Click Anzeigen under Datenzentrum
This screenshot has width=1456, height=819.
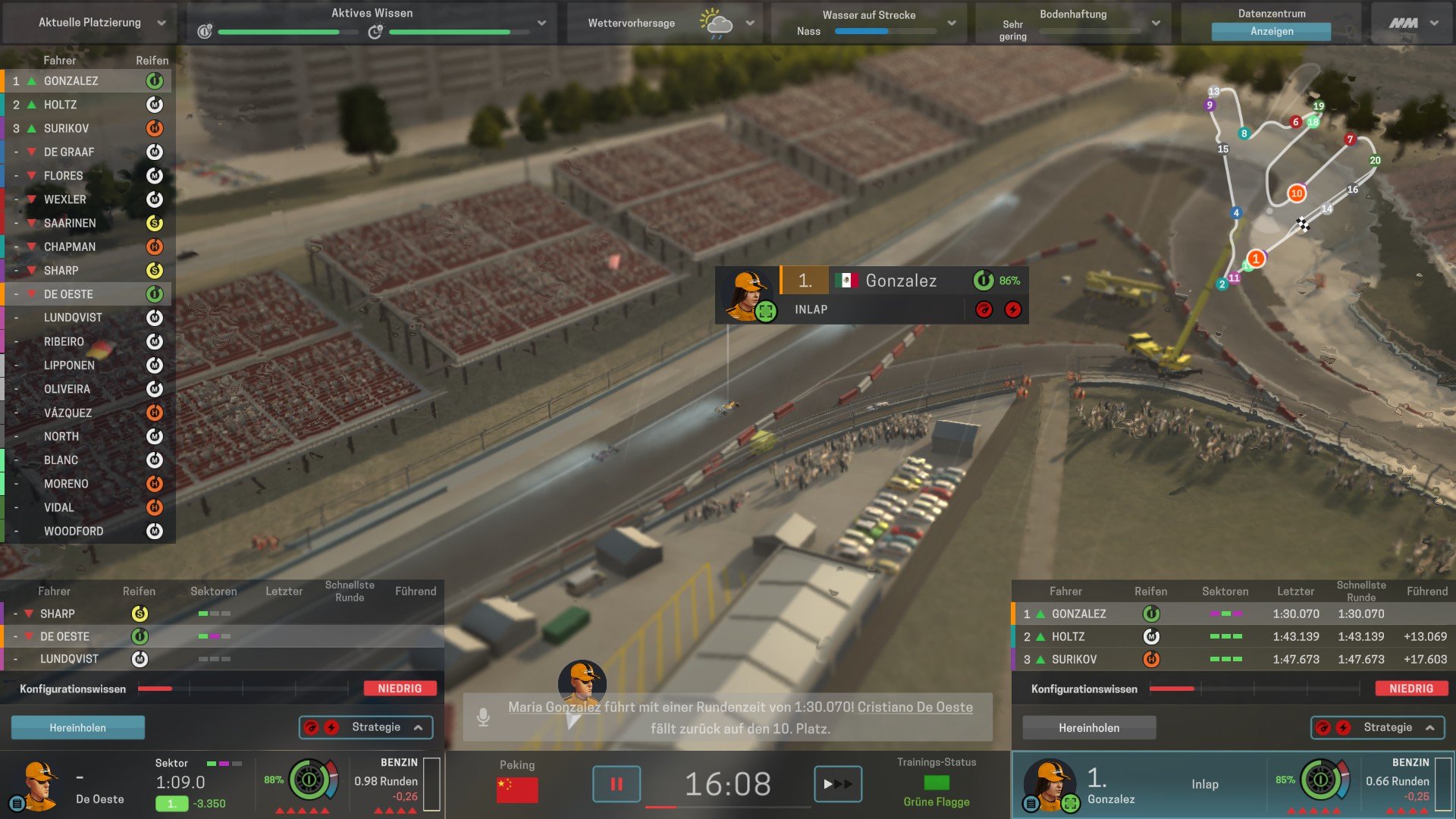coord(1271,31)
